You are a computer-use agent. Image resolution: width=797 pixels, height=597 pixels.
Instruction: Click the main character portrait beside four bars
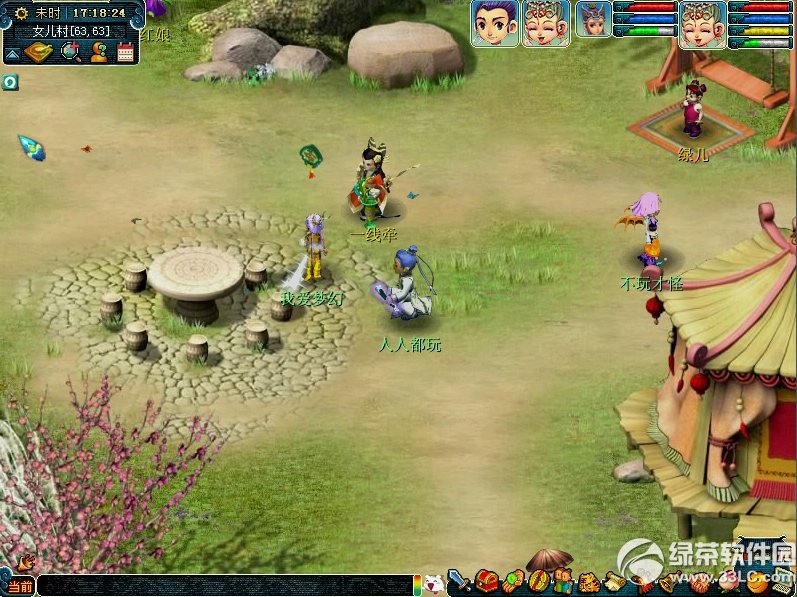702,24
